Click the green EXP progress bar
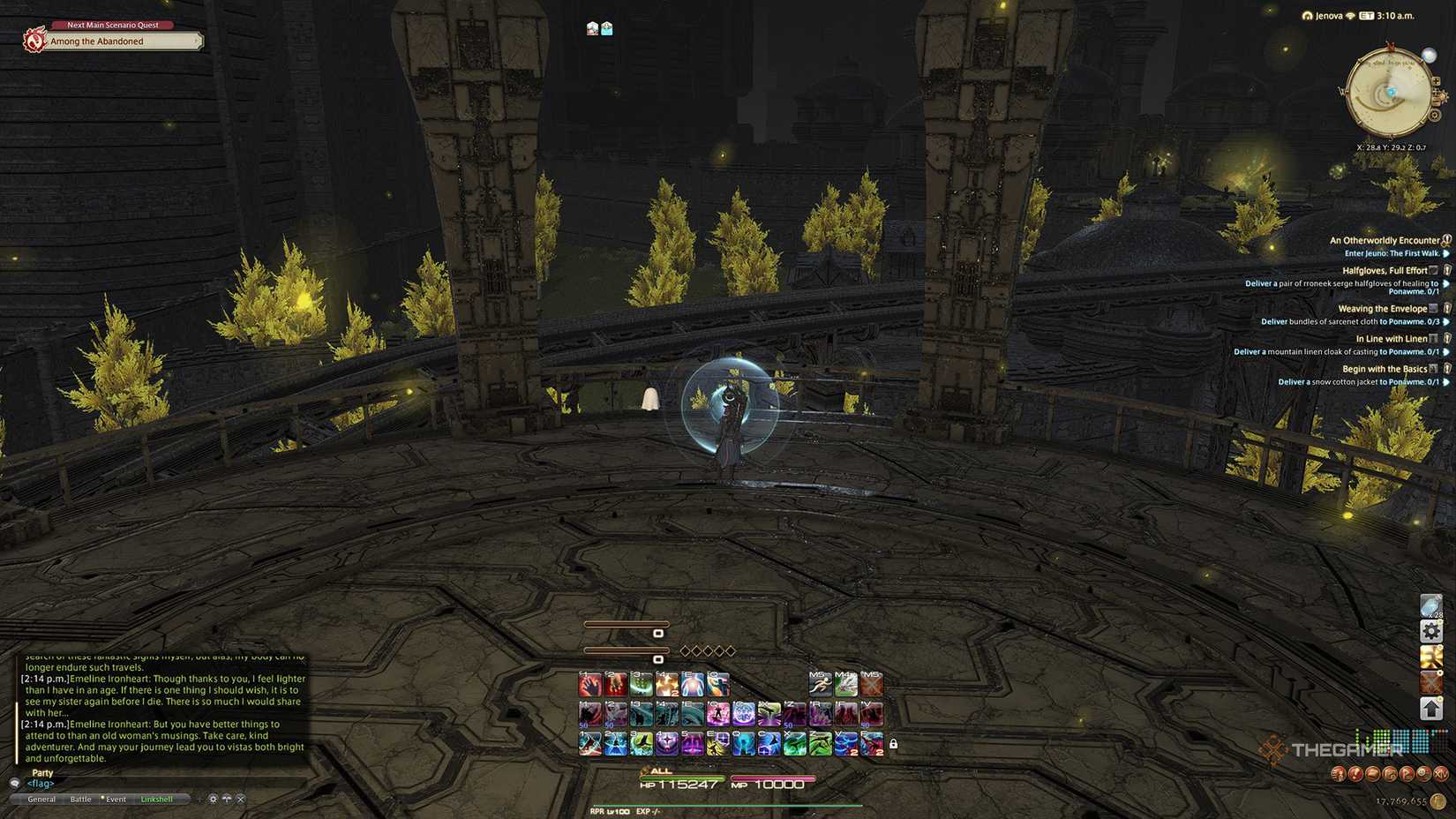 pyautogui.click(x=724, y=805)
